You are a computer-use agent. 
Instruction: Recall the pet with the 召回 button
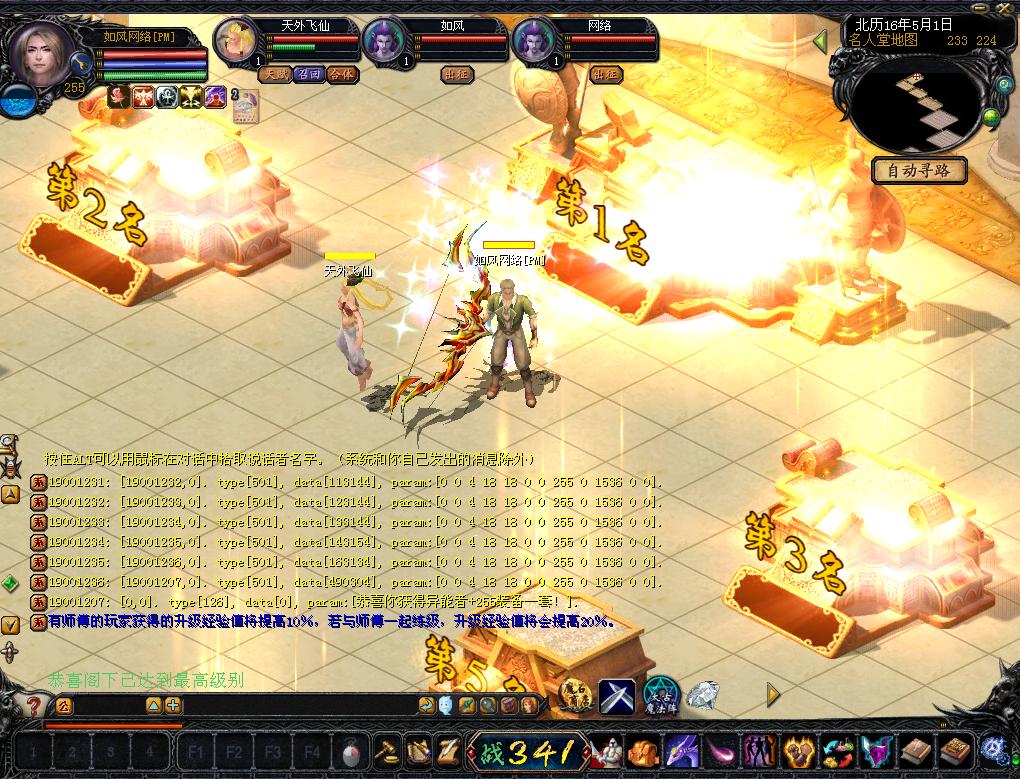pyautogui.click(x=307, y=74)
